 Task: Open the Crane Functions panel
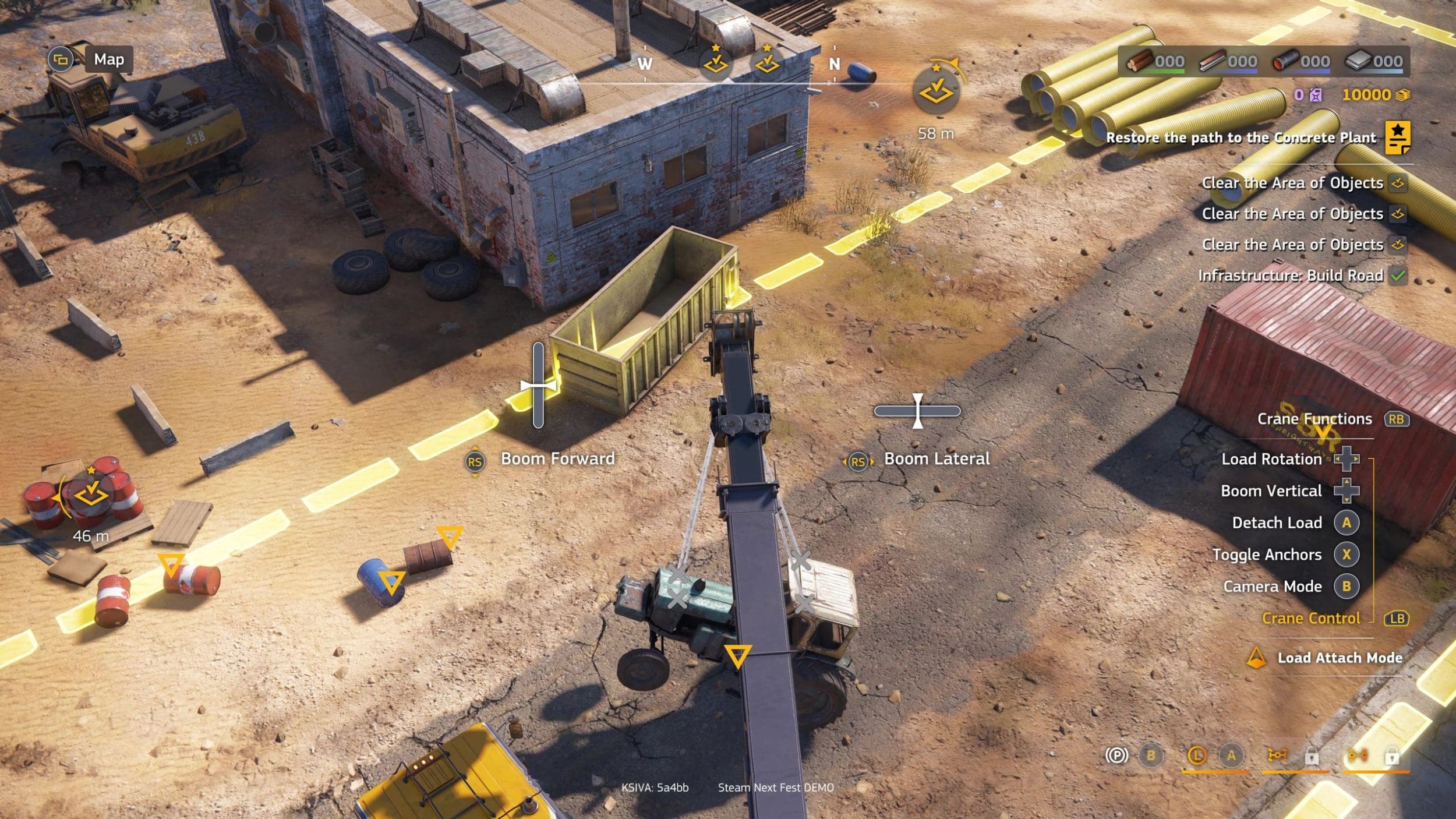pos(1314,419)
